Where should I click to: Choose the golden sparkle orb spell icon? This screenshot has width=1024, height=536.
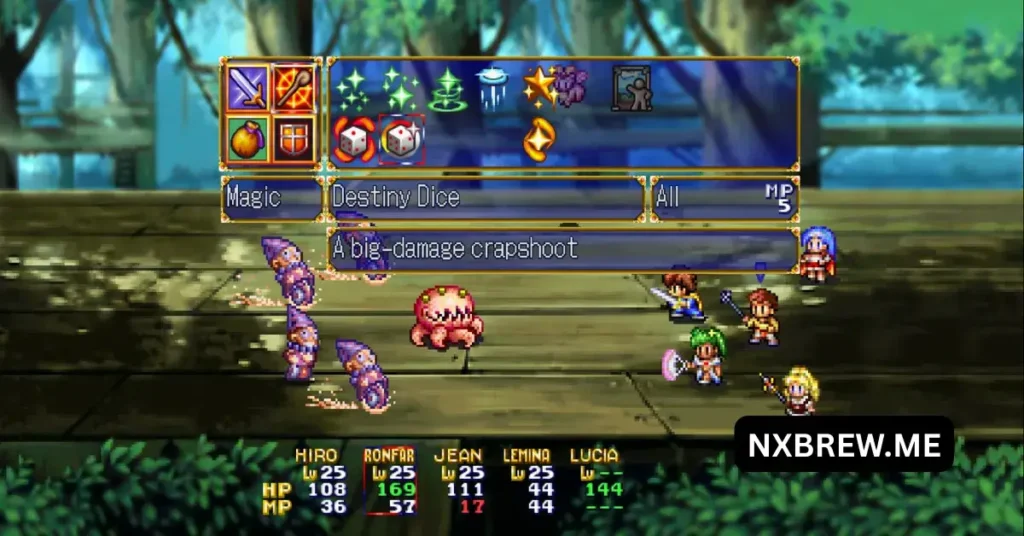click(540, 139)
